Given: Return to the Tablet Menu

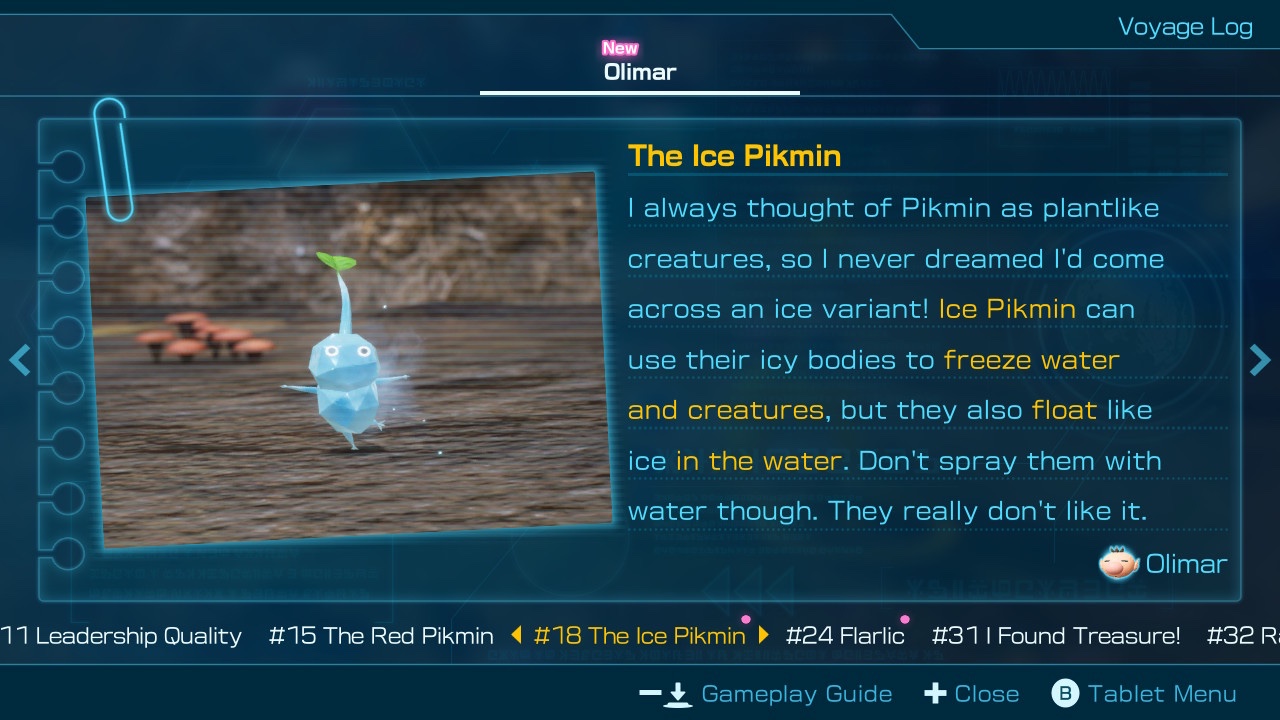Looking at the screenshot, I should point(1144,694).
